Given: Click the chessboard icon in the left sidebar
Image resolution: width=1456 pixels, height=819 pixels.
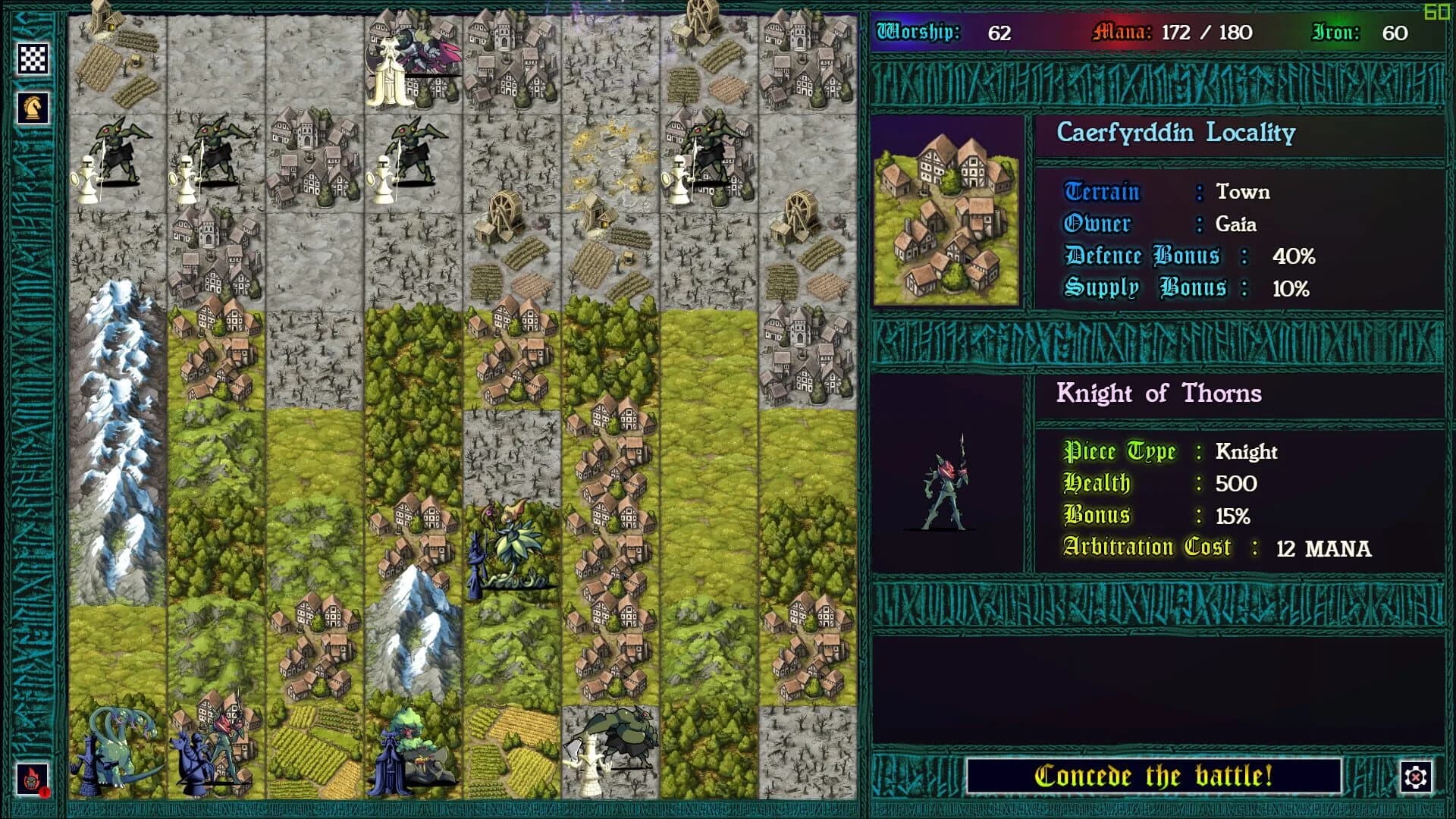Looking at the screenshot, I should [x=32, y=58].
